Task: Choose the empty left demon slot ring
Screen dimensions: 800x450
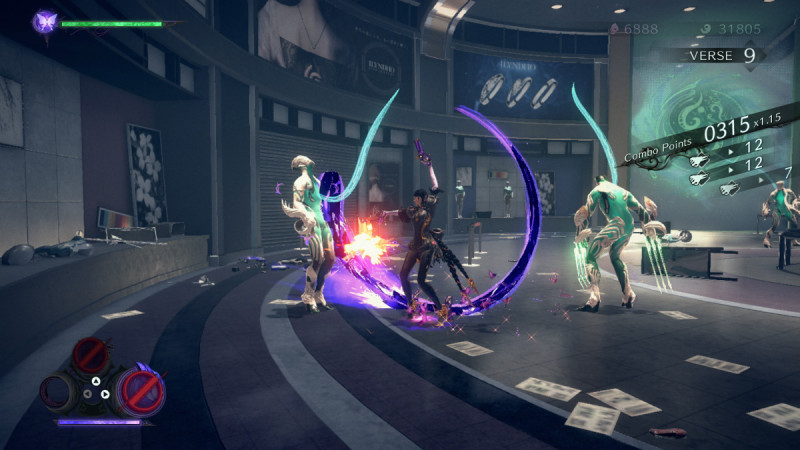Action: pyautogui.click(x=58, y=391)
